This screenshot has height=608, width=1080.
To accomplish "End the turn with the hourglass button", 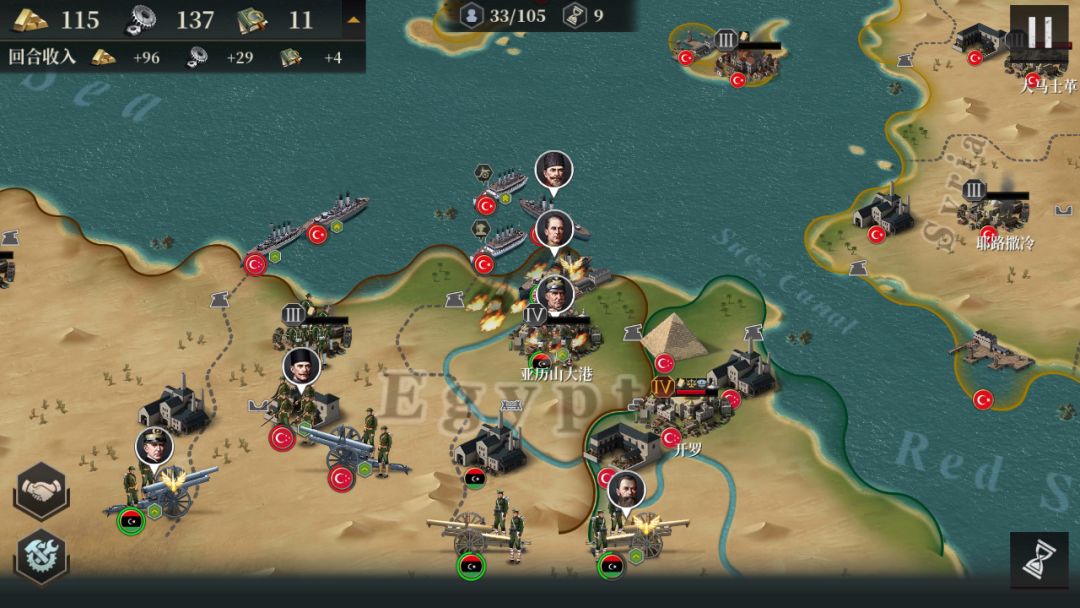I will (1038, 560).
